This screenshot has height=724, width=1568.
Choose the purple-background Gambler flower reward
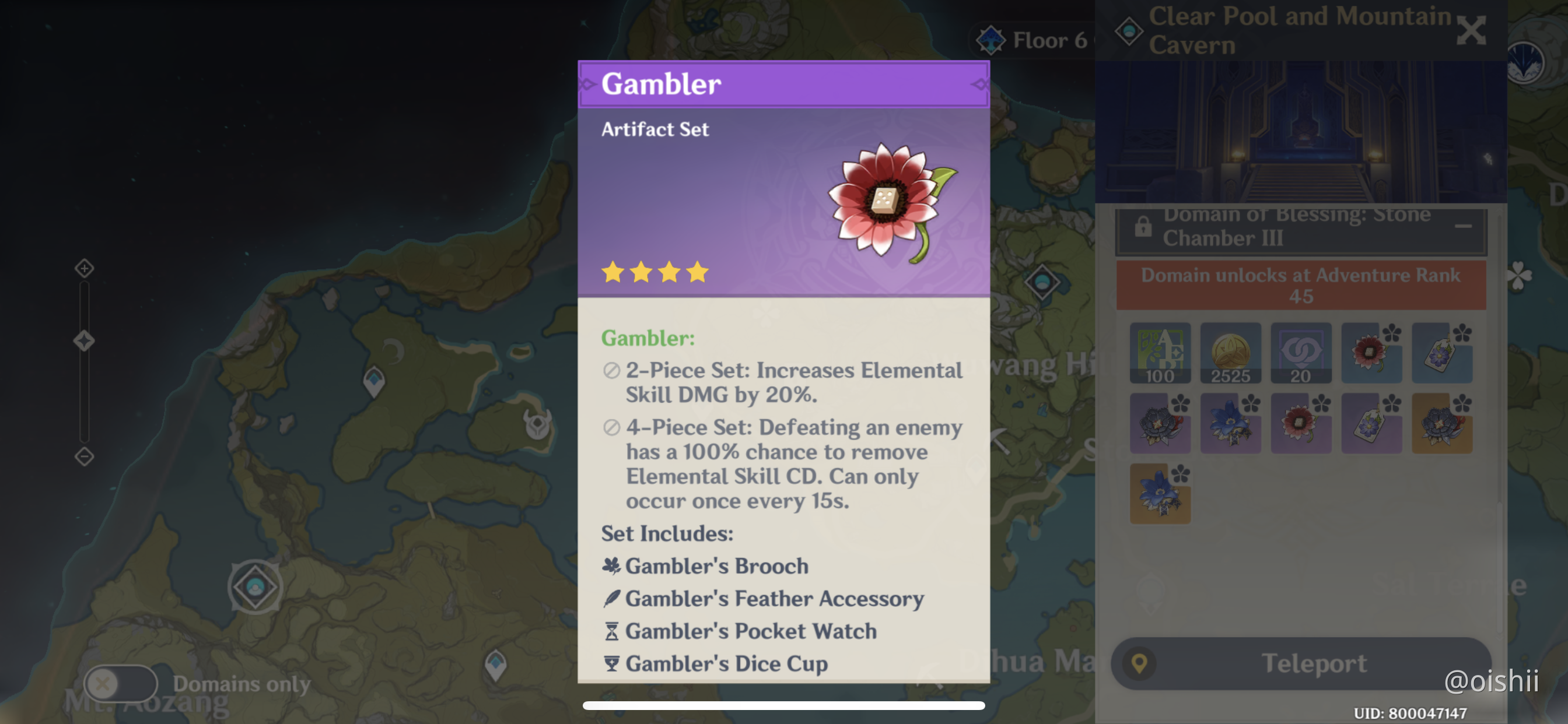pos(1301,423)
